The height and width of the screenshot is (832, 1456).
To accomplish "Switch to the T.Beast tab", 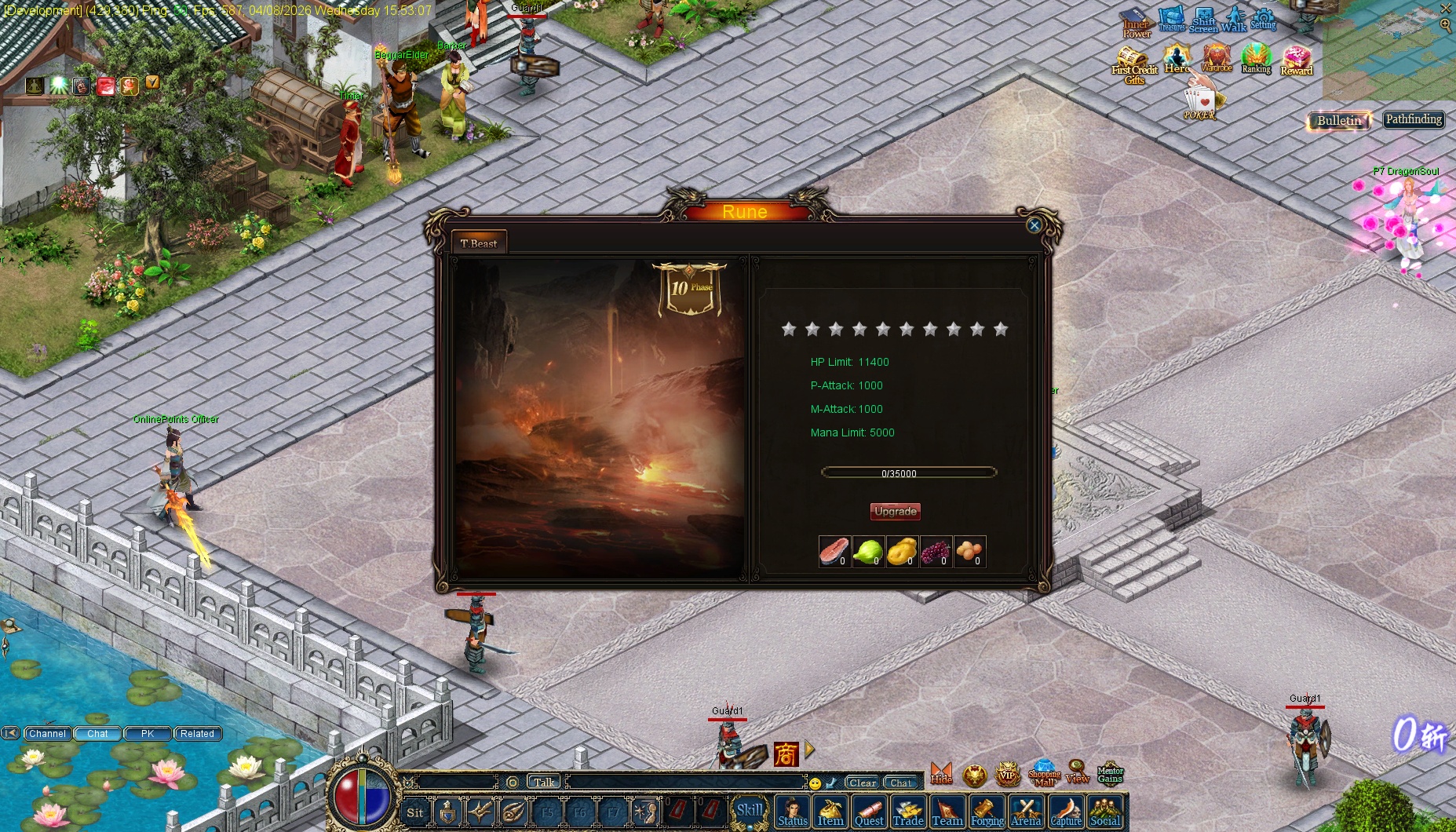I will pos(479,243).
